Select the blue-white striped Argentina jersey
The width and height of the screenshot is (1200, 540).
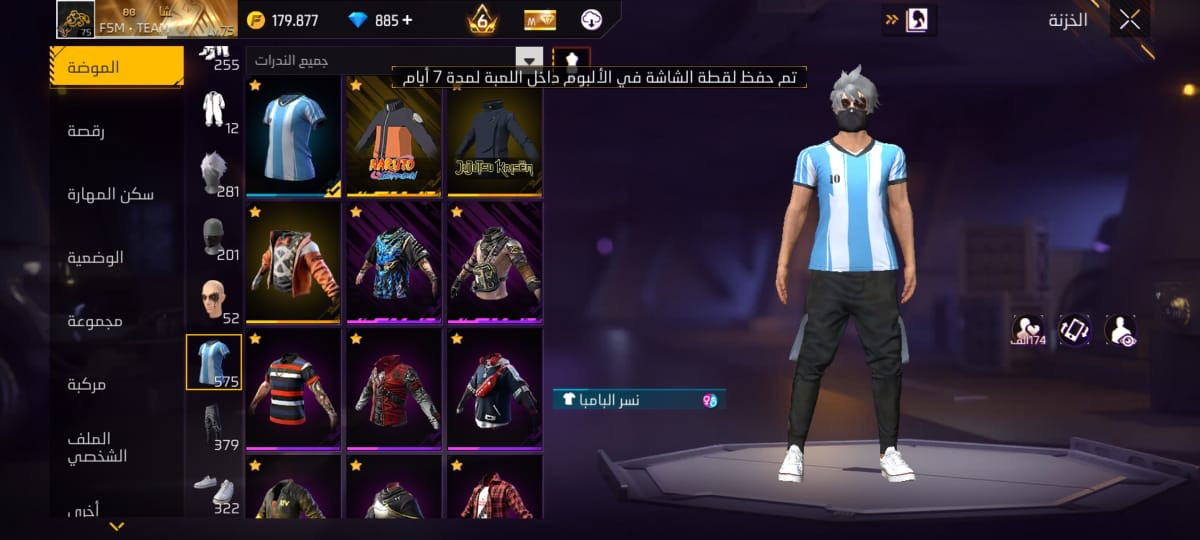tap(294, 137)
